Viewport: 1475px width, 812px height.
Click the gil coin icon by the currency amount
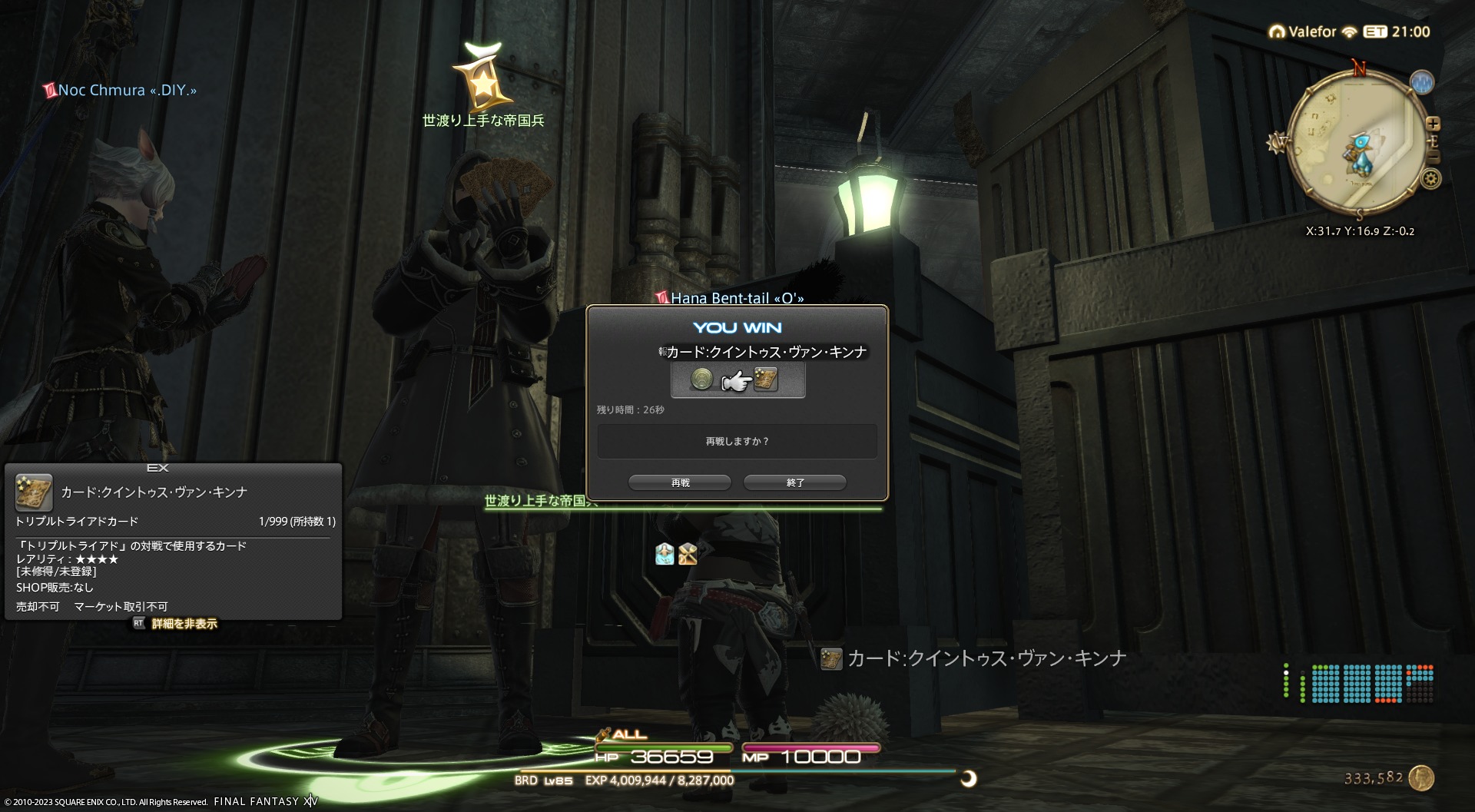coord(1422,778)
